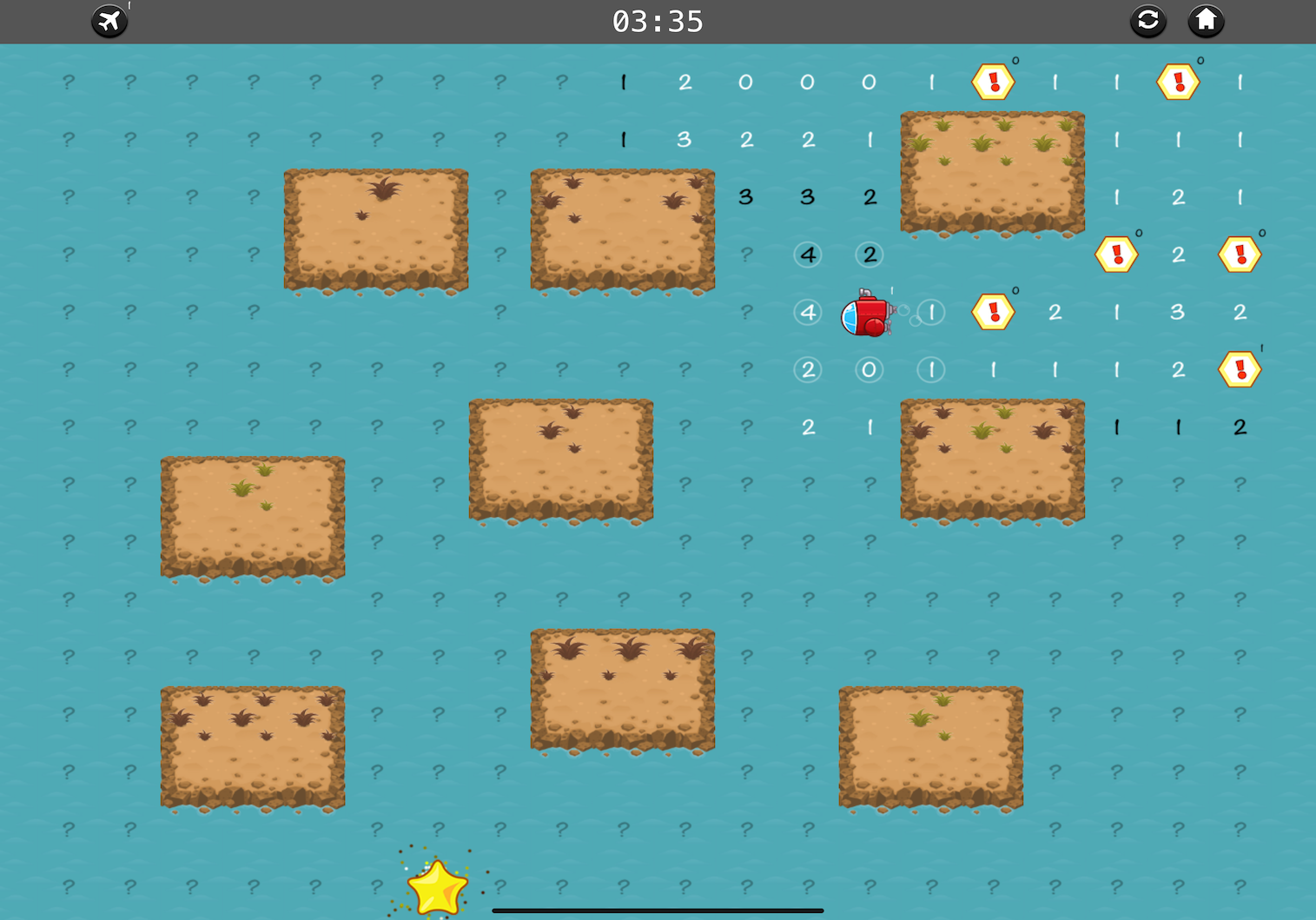Click the yellow star goal tile

(438, 888)
